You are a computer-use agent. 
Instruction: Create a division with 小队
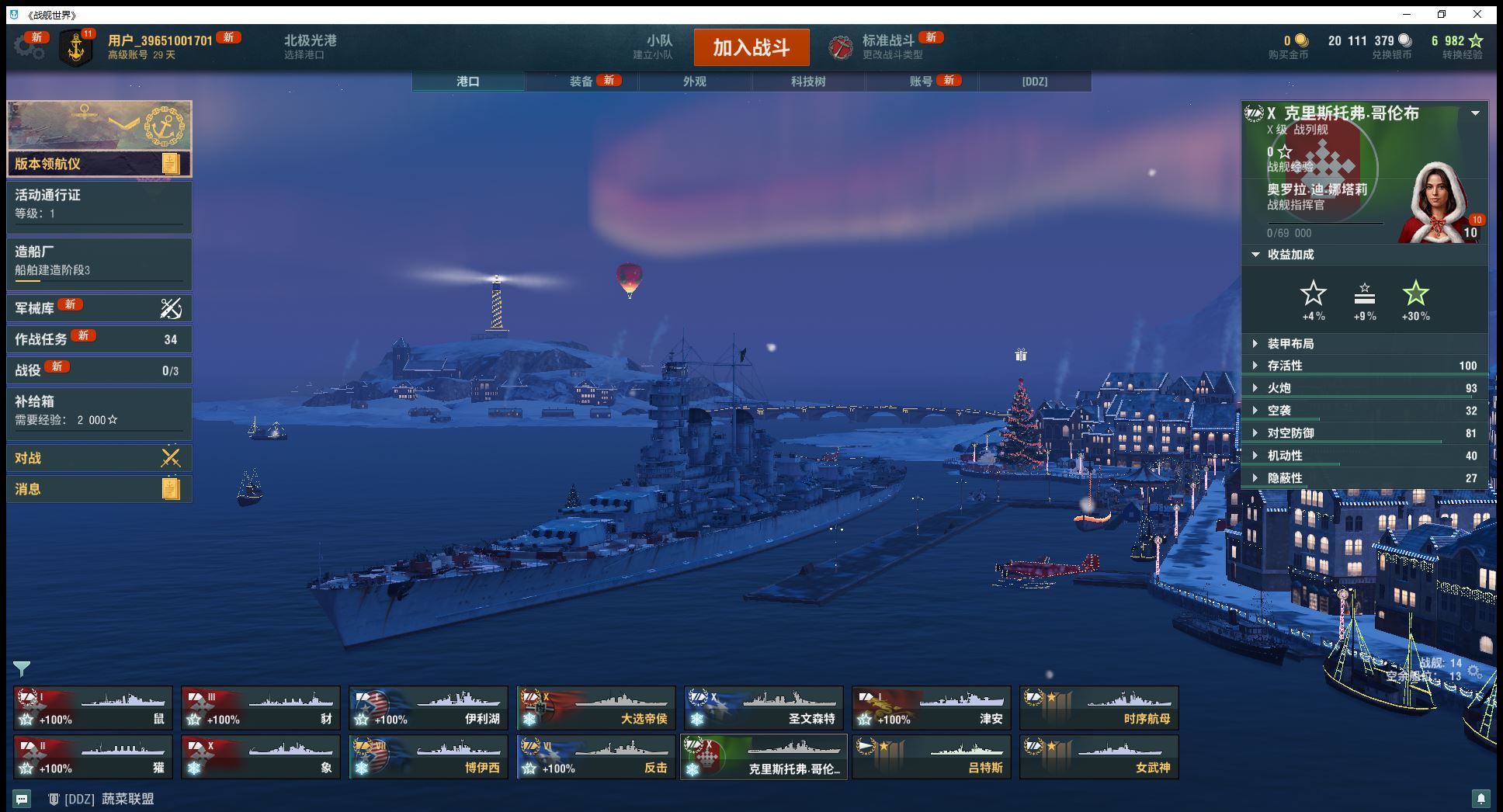[x=659, y=47]
